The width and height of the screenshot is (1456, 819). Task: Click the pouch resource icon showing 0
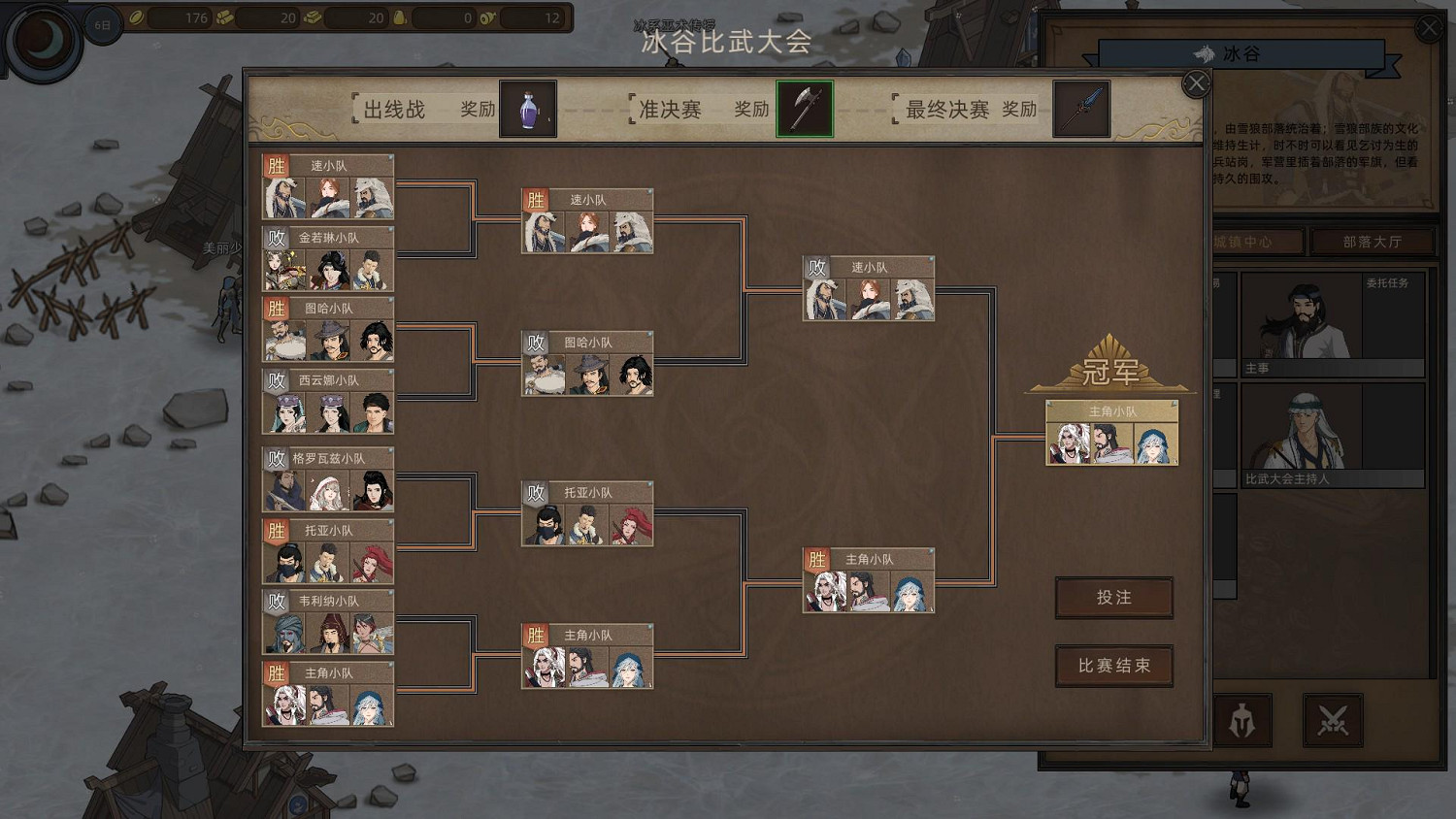click(399, 18)
